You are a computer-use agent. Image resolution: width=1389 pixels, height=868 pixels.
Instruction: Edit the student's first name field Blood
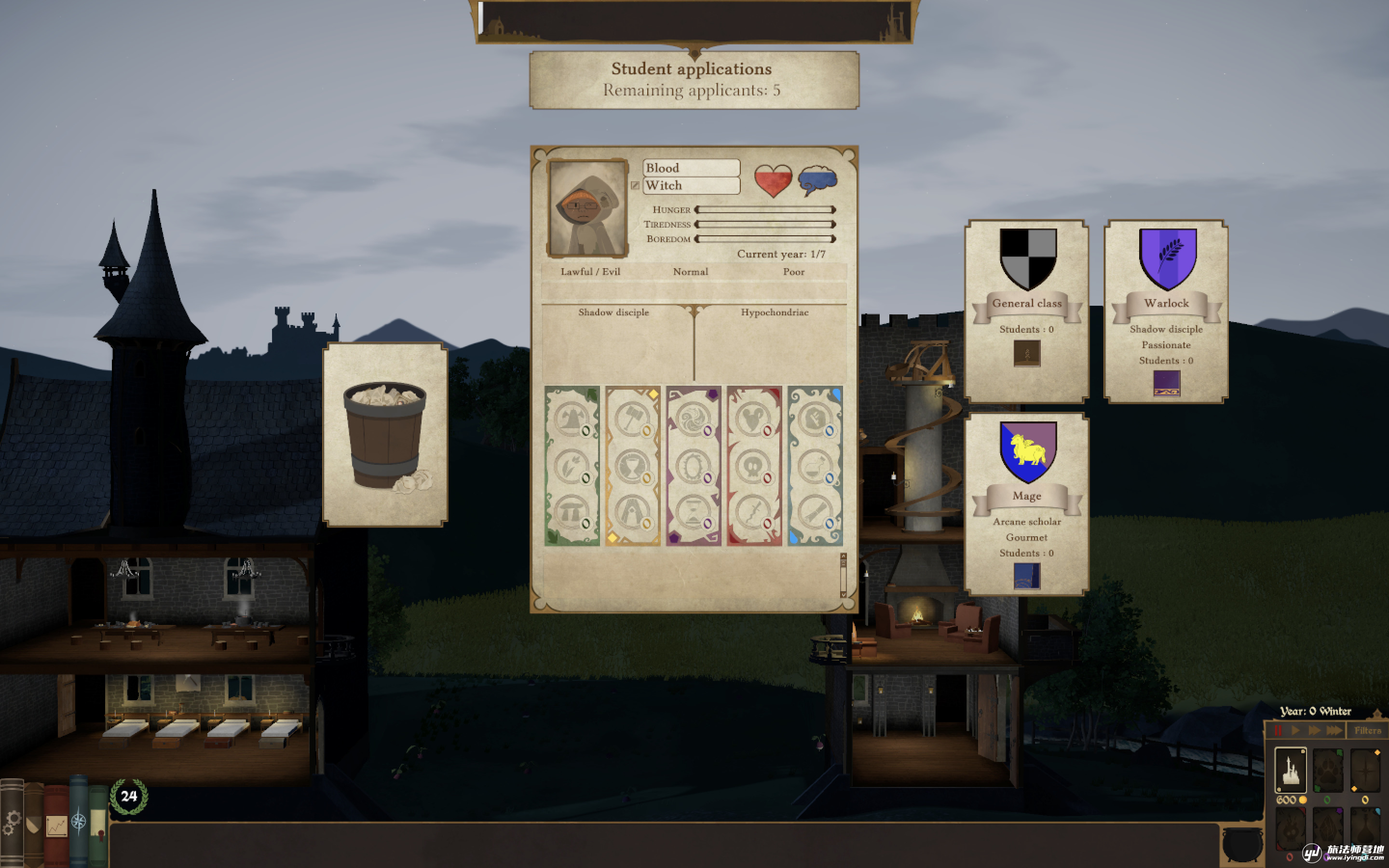pos(691,168)
